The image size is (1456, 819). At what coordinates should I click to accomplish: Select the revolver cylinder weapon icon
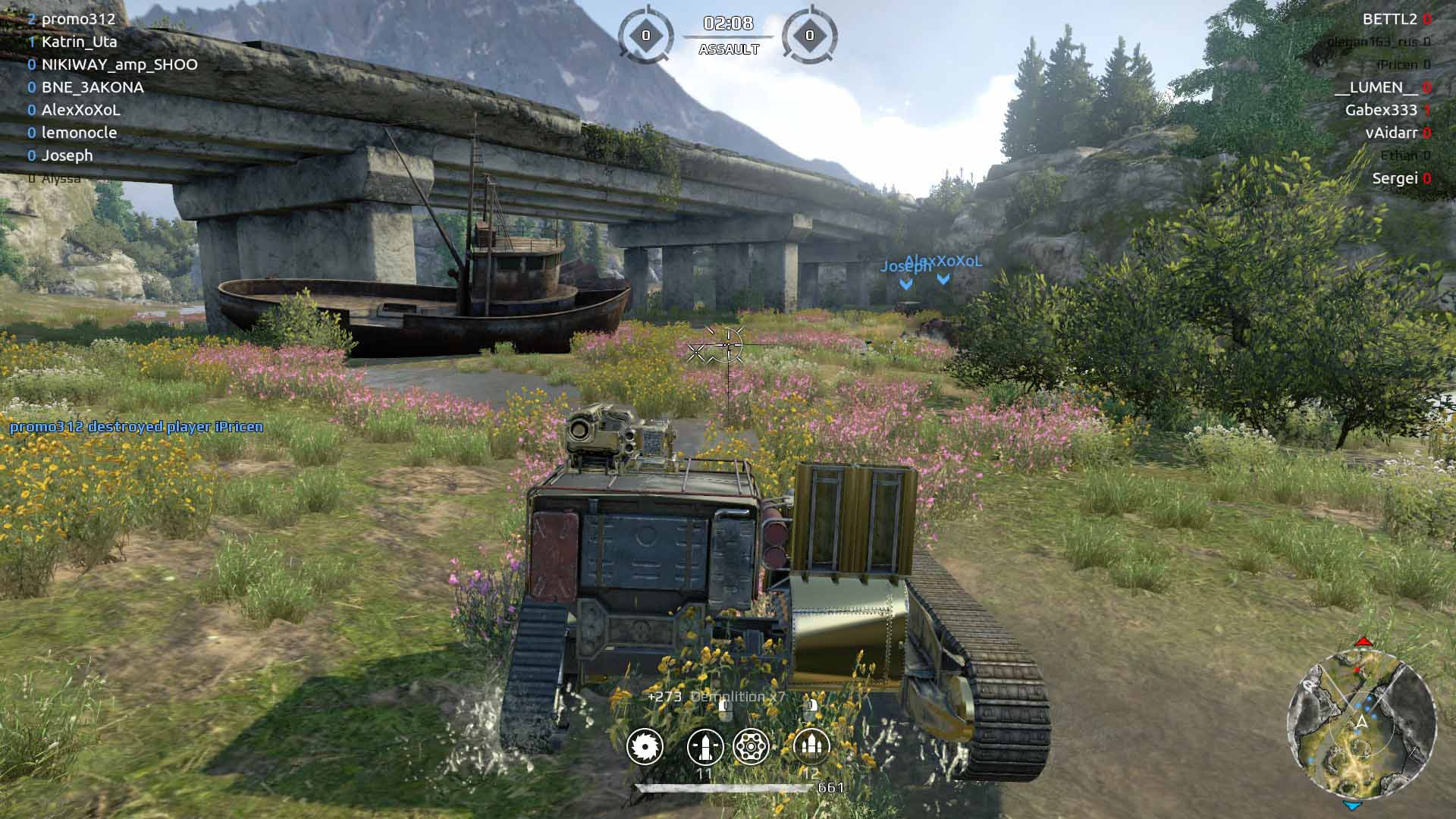pos(752,747)
